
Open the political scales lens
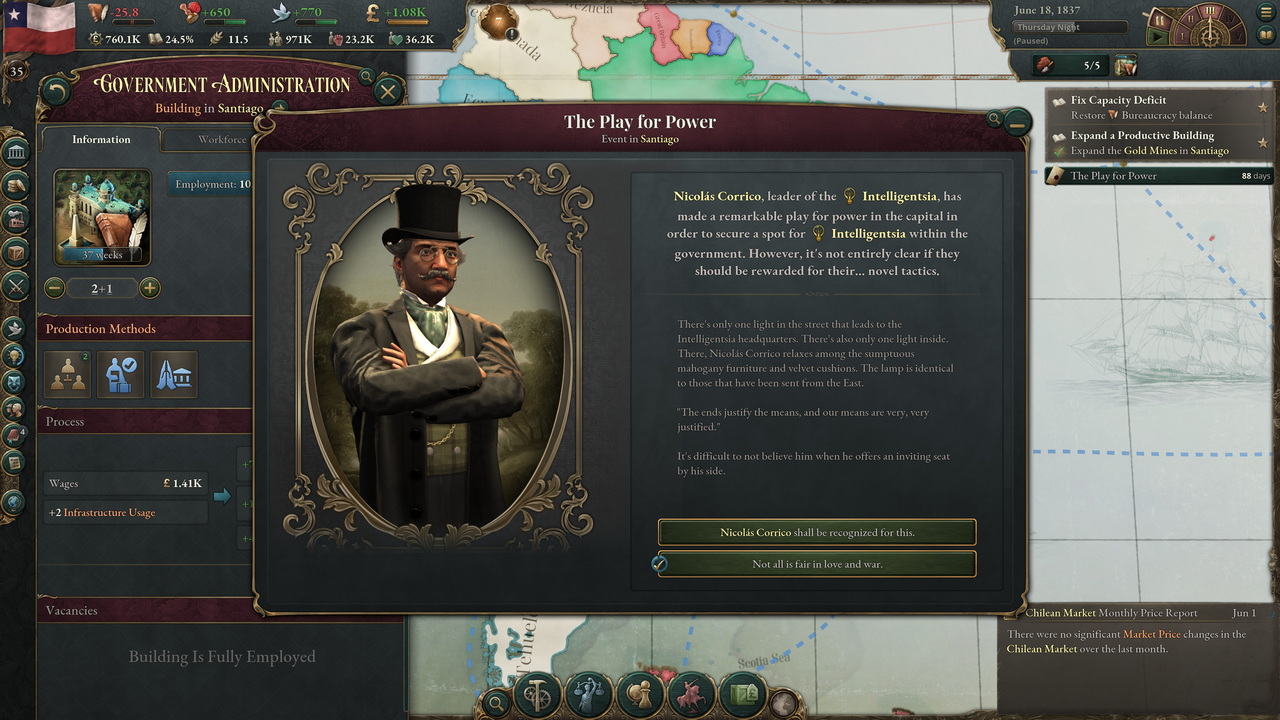click(589, 693)
